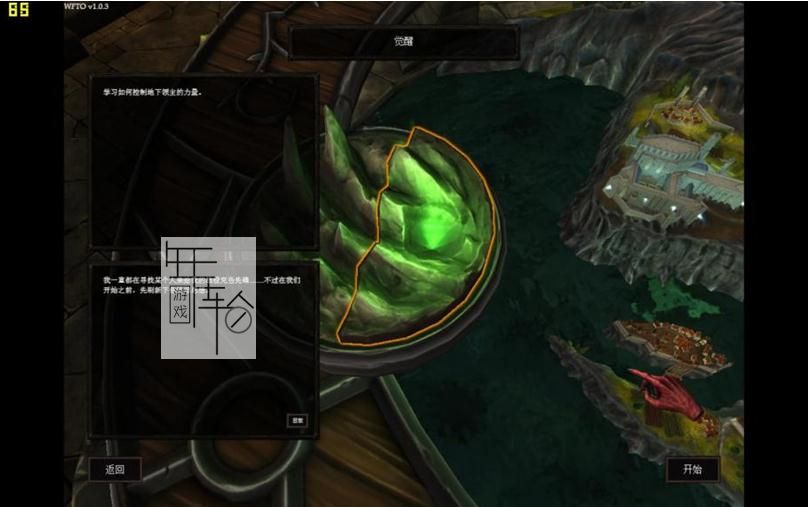The height and width of the screenshot is (507, 808).
Task: Go back with the 返回 button
Action: pyautogui.click(x=115, y=469)
